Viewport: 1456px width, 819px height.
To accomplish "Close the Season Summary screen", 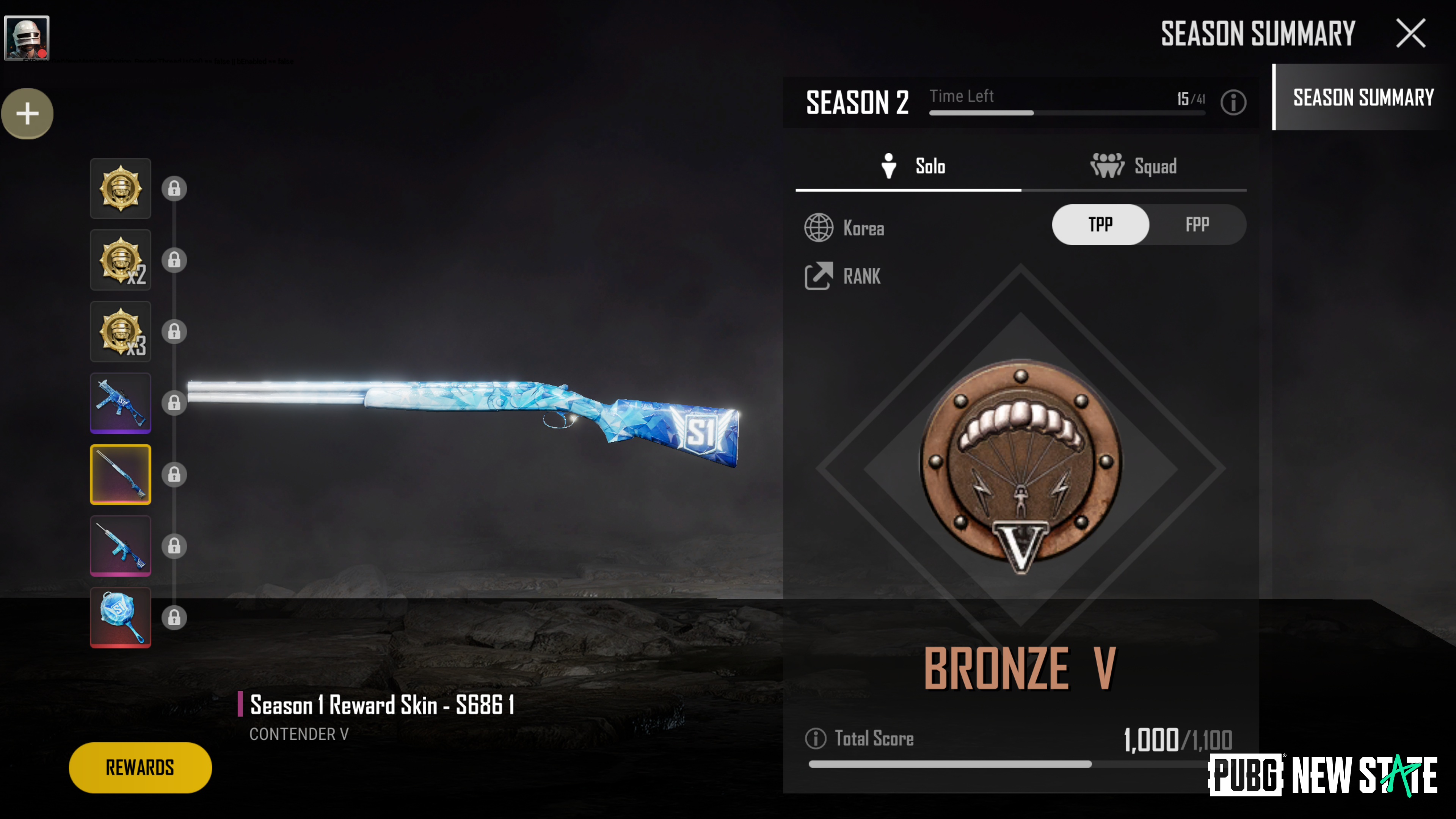I will point(1411,33).
